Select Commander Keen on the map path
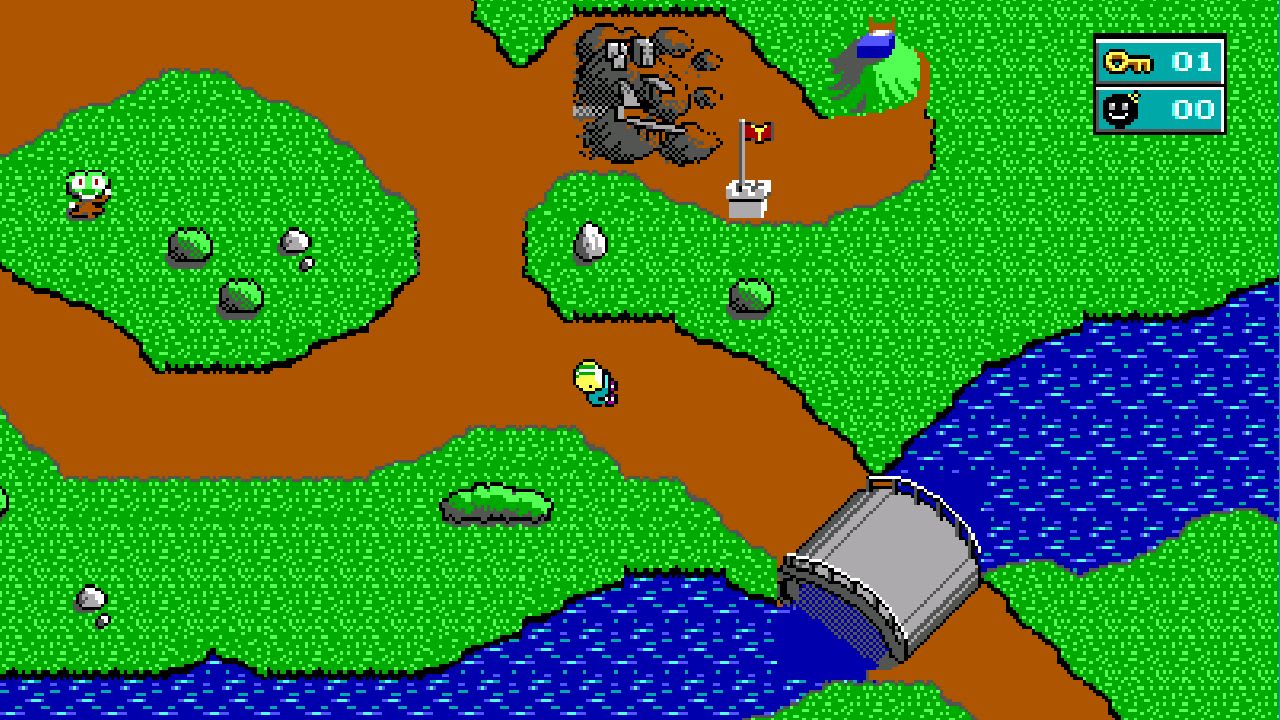 point(597,382)
